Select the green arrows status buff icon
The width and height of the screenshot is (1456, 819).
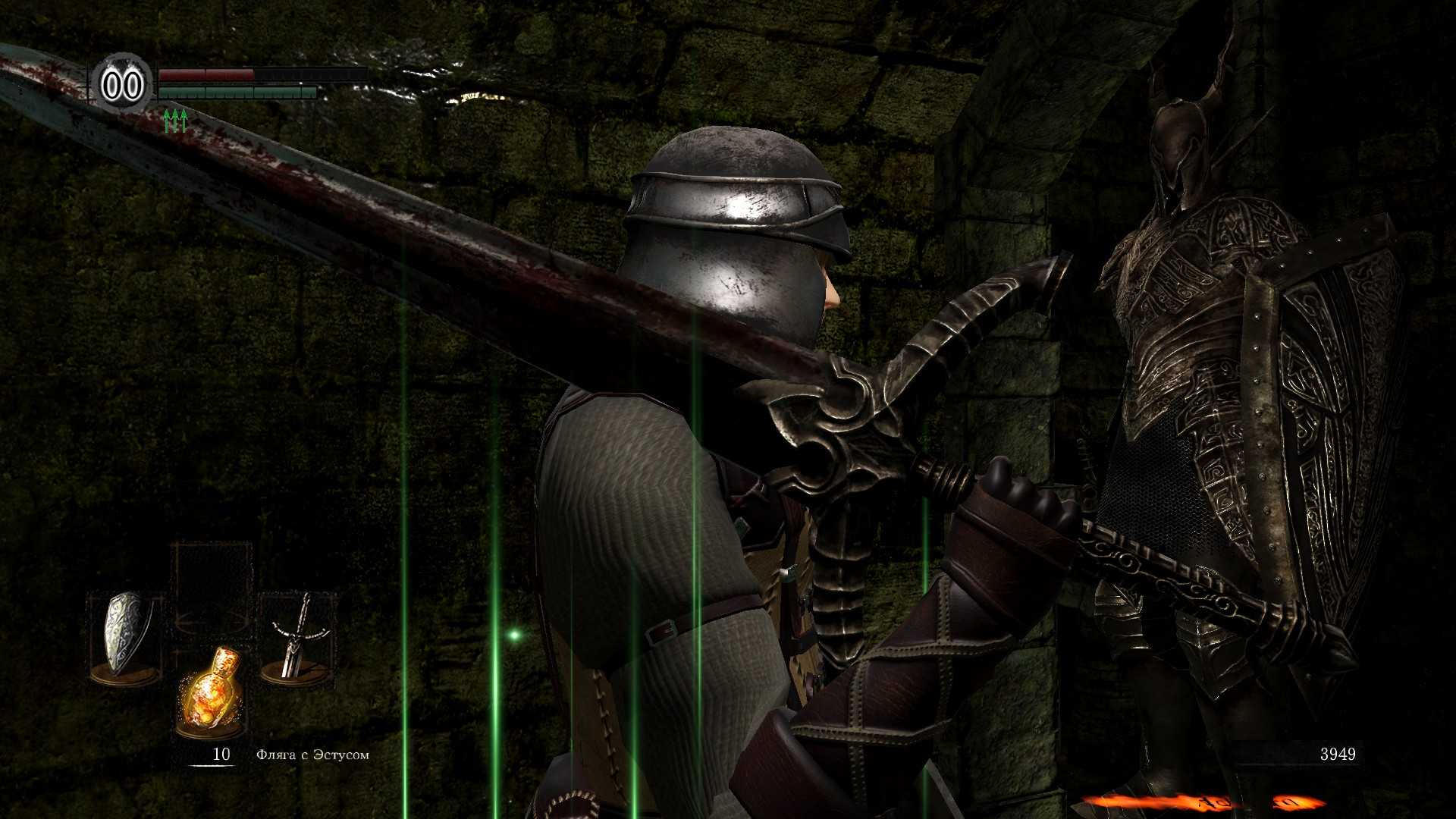[175, 121]
